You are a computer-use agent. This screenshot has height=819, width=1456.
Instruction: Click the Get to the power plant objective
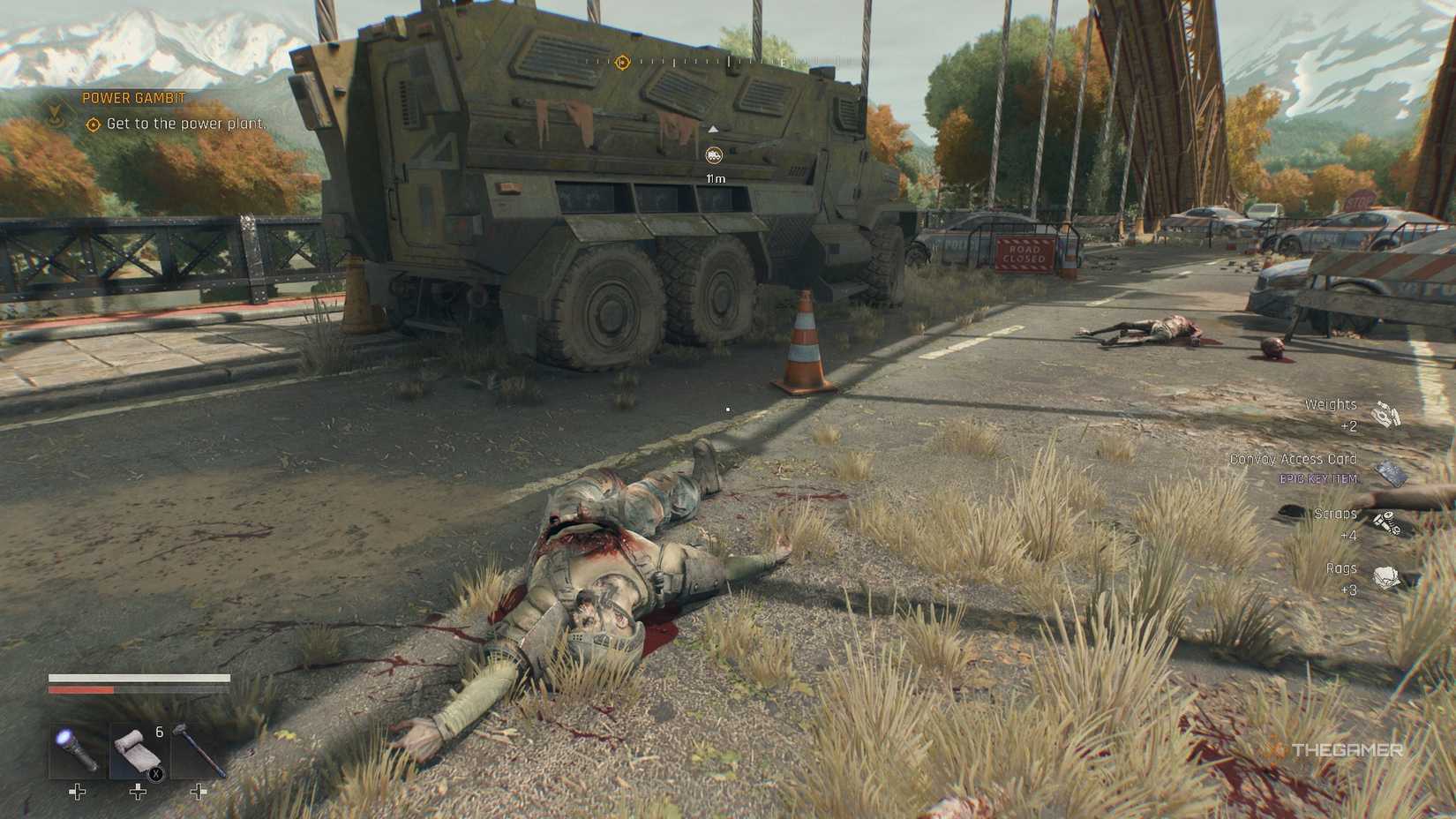pyautogui.click(x=185, y=124)
